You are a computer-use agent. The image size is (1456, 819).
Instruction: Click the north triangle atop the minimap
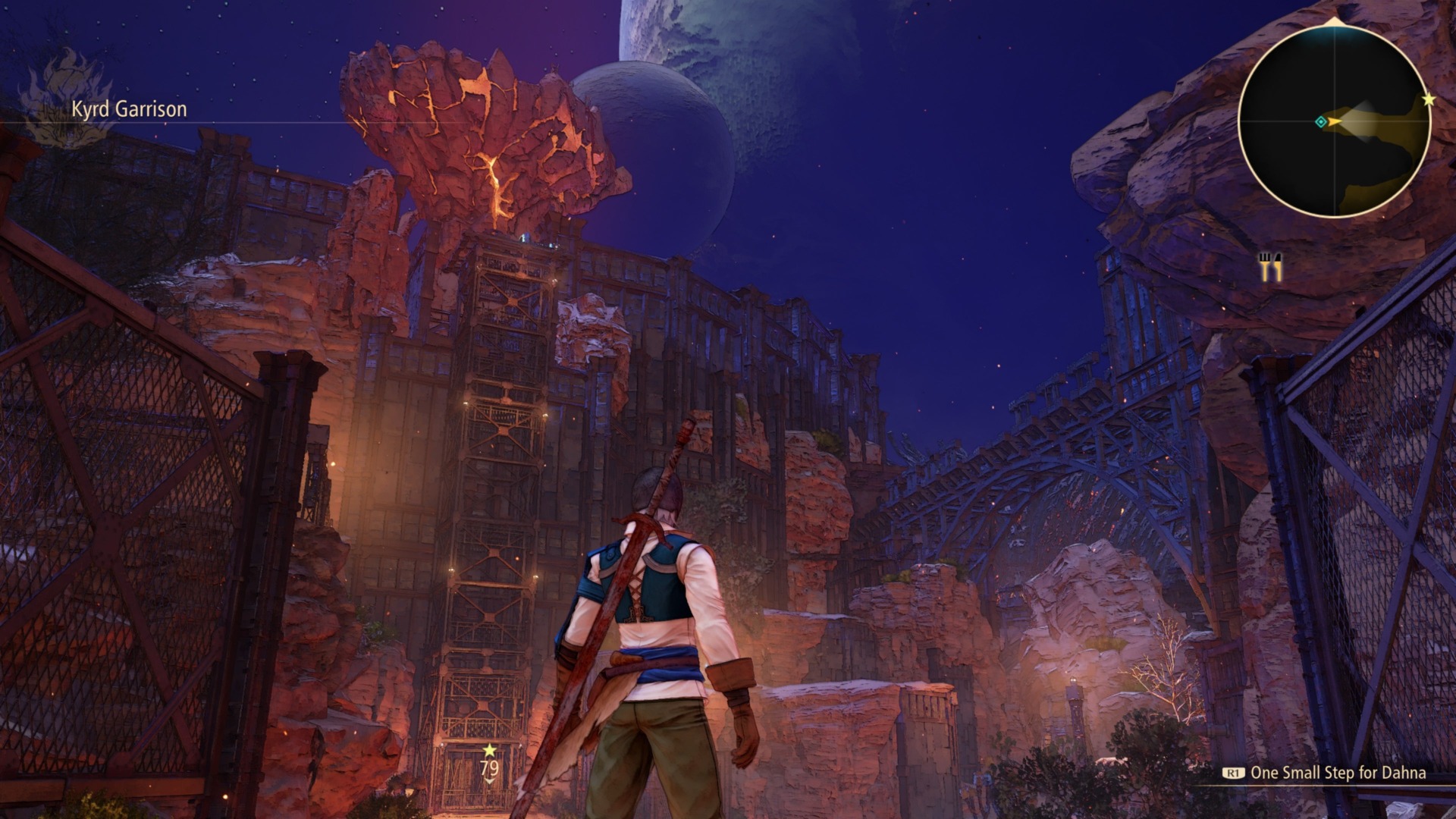[1332, 20]
